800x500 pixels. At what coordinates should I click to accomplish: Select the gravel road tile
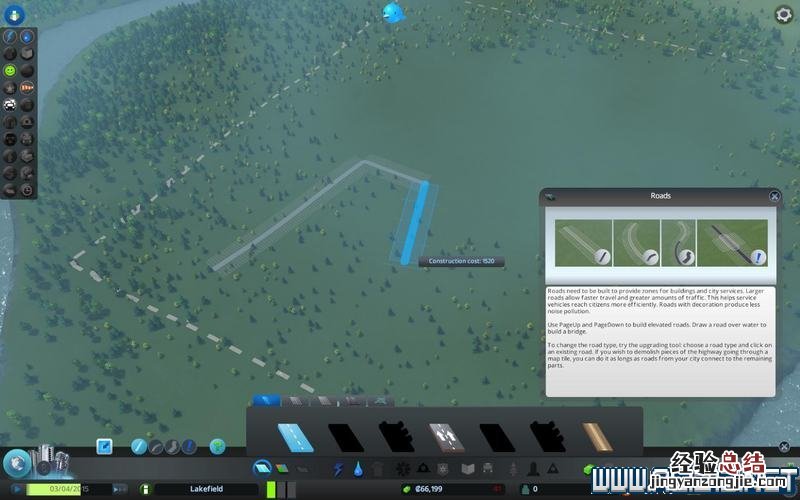point(597,437)
